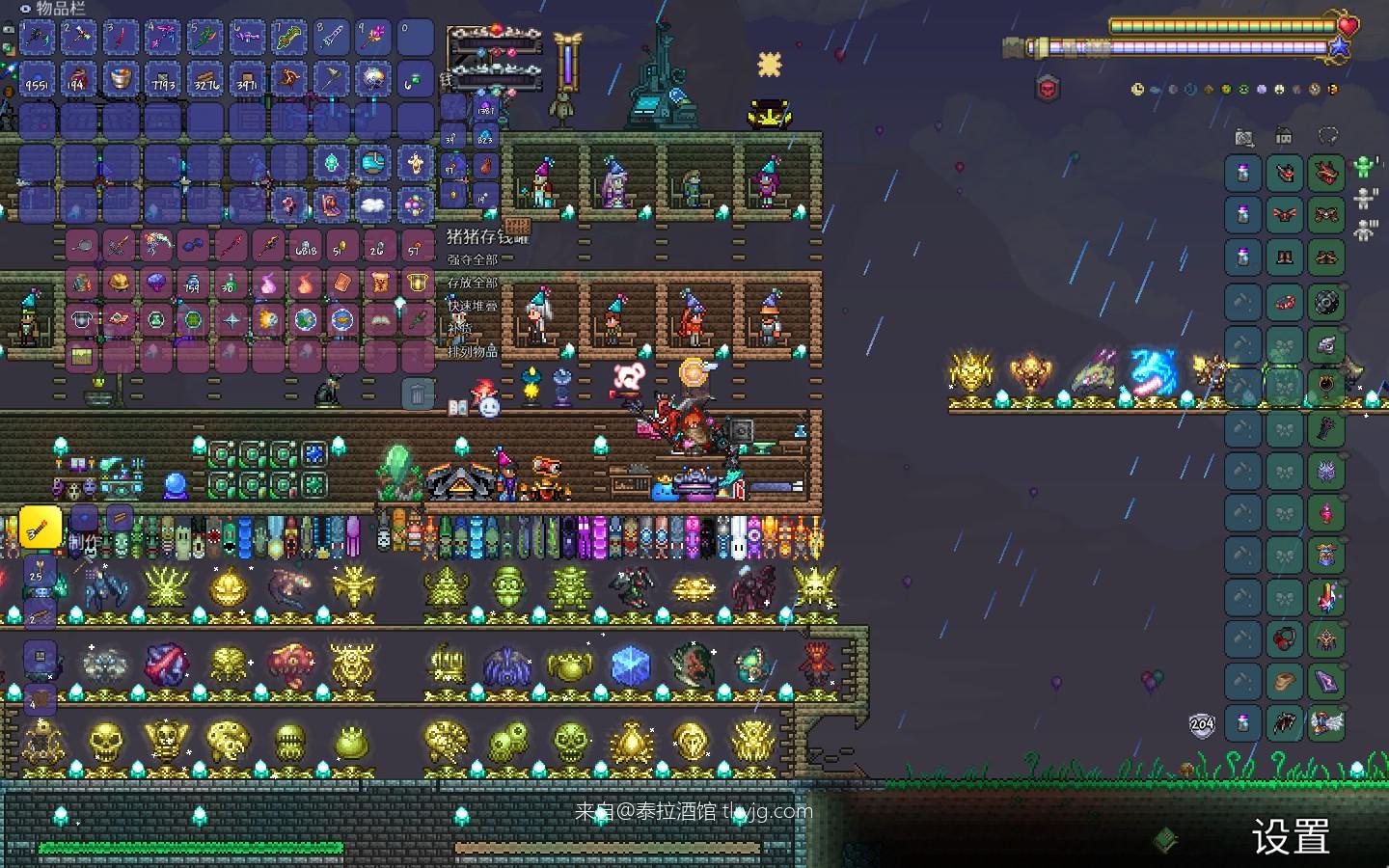This screenshot has height=868, width=1389.
Task: Select hotbar slot 1 weapon
Action: coord(39,38)
